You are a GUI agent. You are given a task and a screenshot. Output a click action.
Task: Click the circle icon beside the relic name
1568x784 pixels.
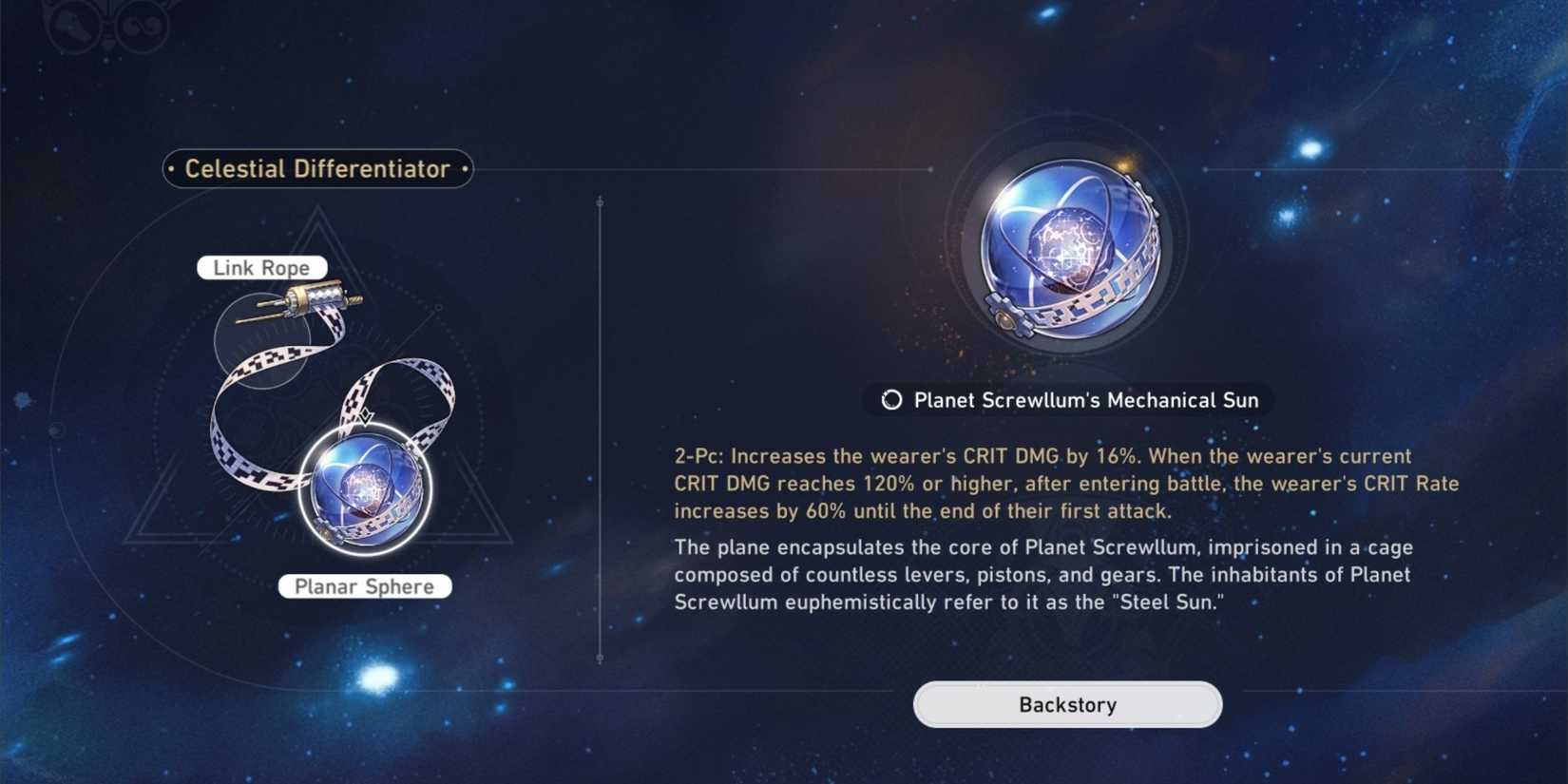[x=890, y=400]
